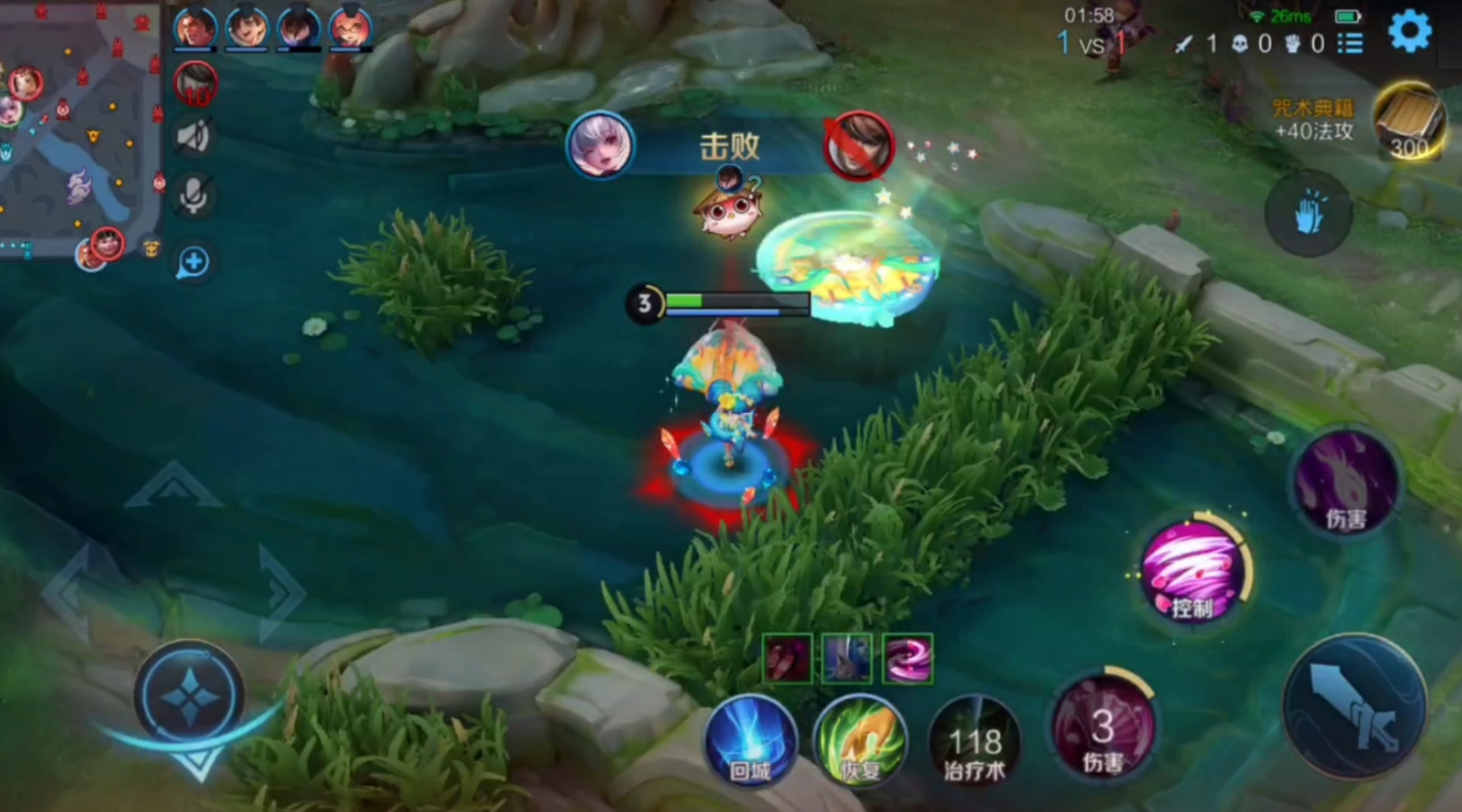Viewport: 1462px width, 812px height.
Task: Open the quick chat message button
Action: pos(194,262)
